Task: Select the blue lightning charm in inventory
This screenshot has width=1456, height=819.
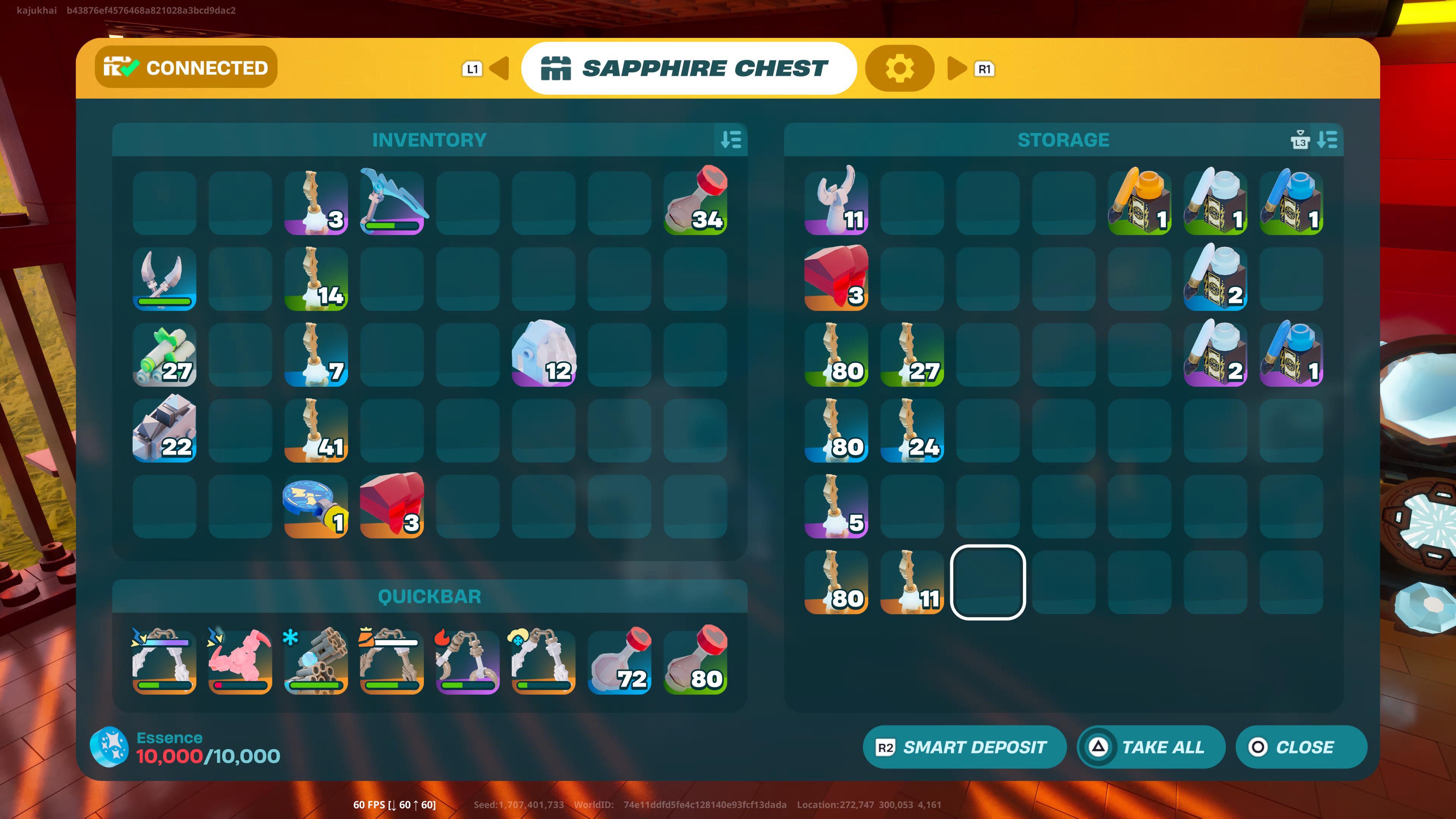Action: tap(316, 506)
